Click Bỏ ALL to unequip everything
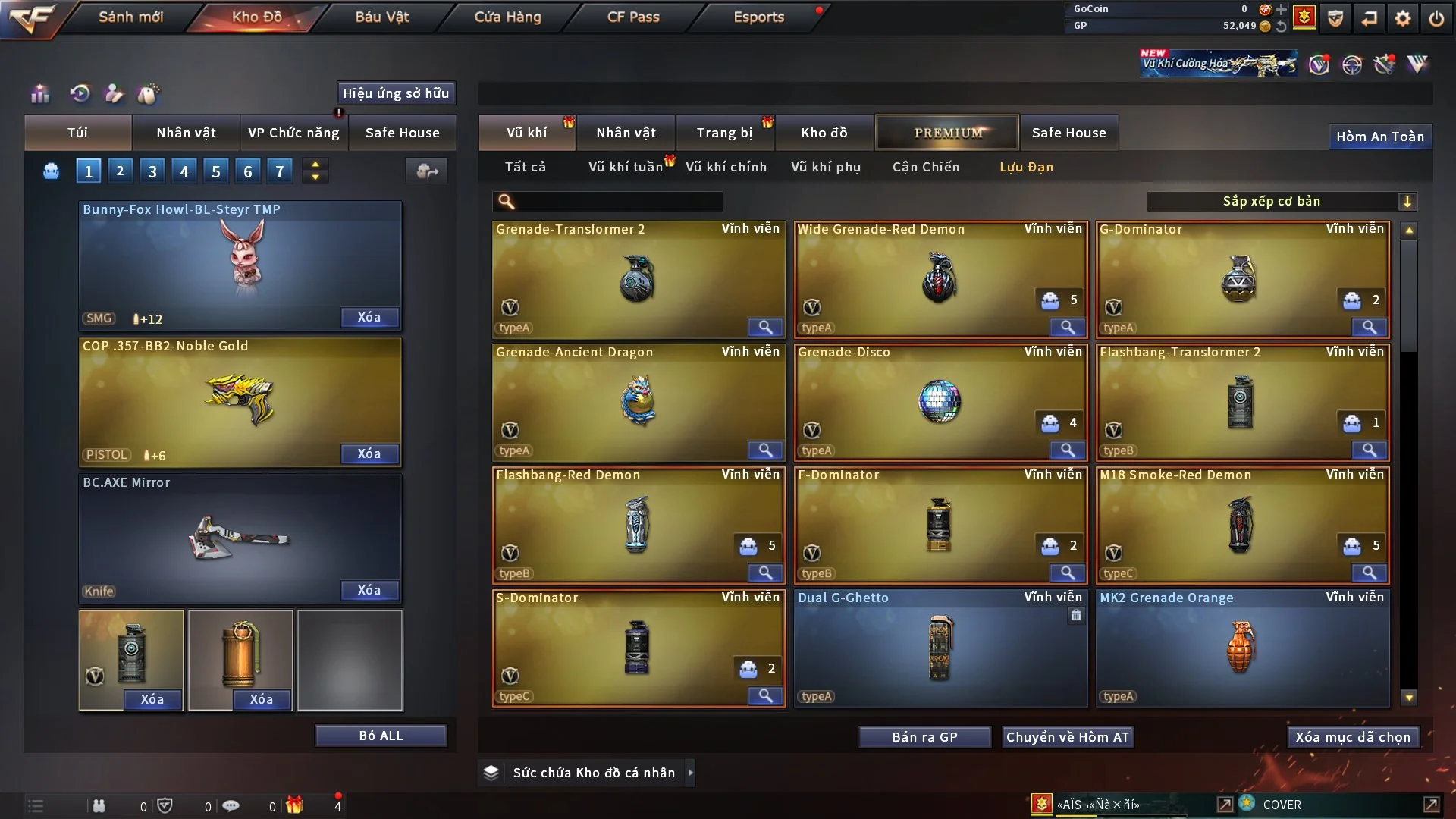This screenshot has height=819, width=1456. pyautogui.click(x=381, y=736)
